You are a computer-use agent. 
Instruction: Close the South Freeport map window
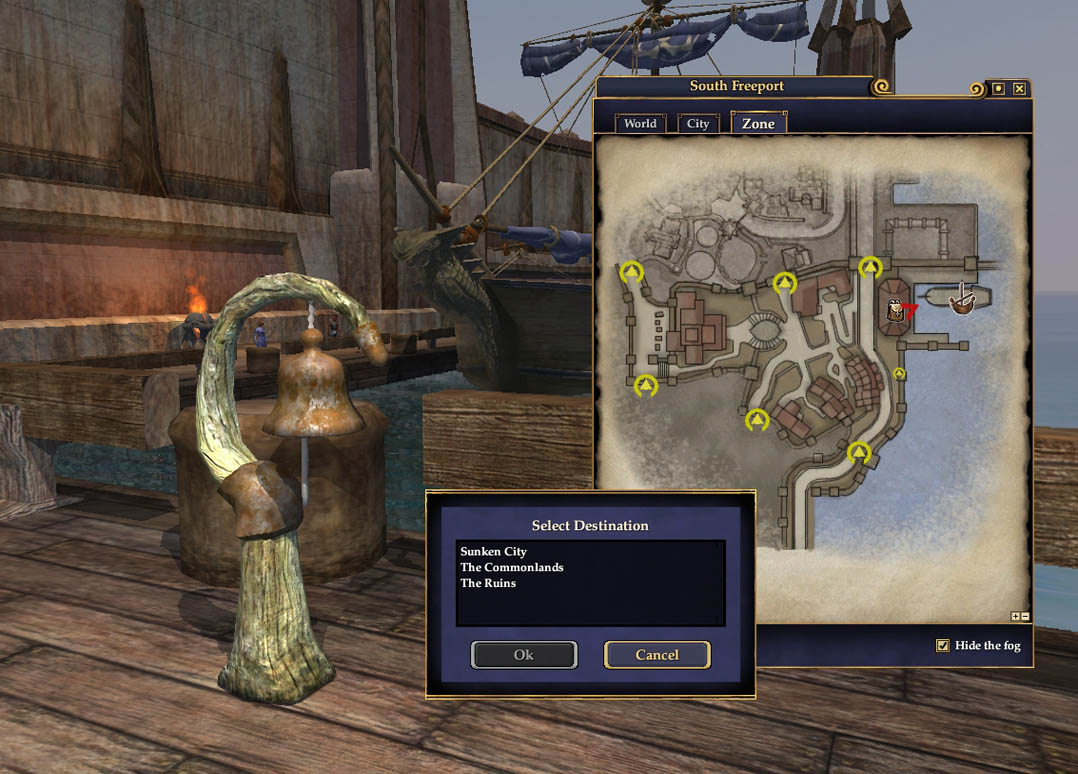coord(1019,89)
